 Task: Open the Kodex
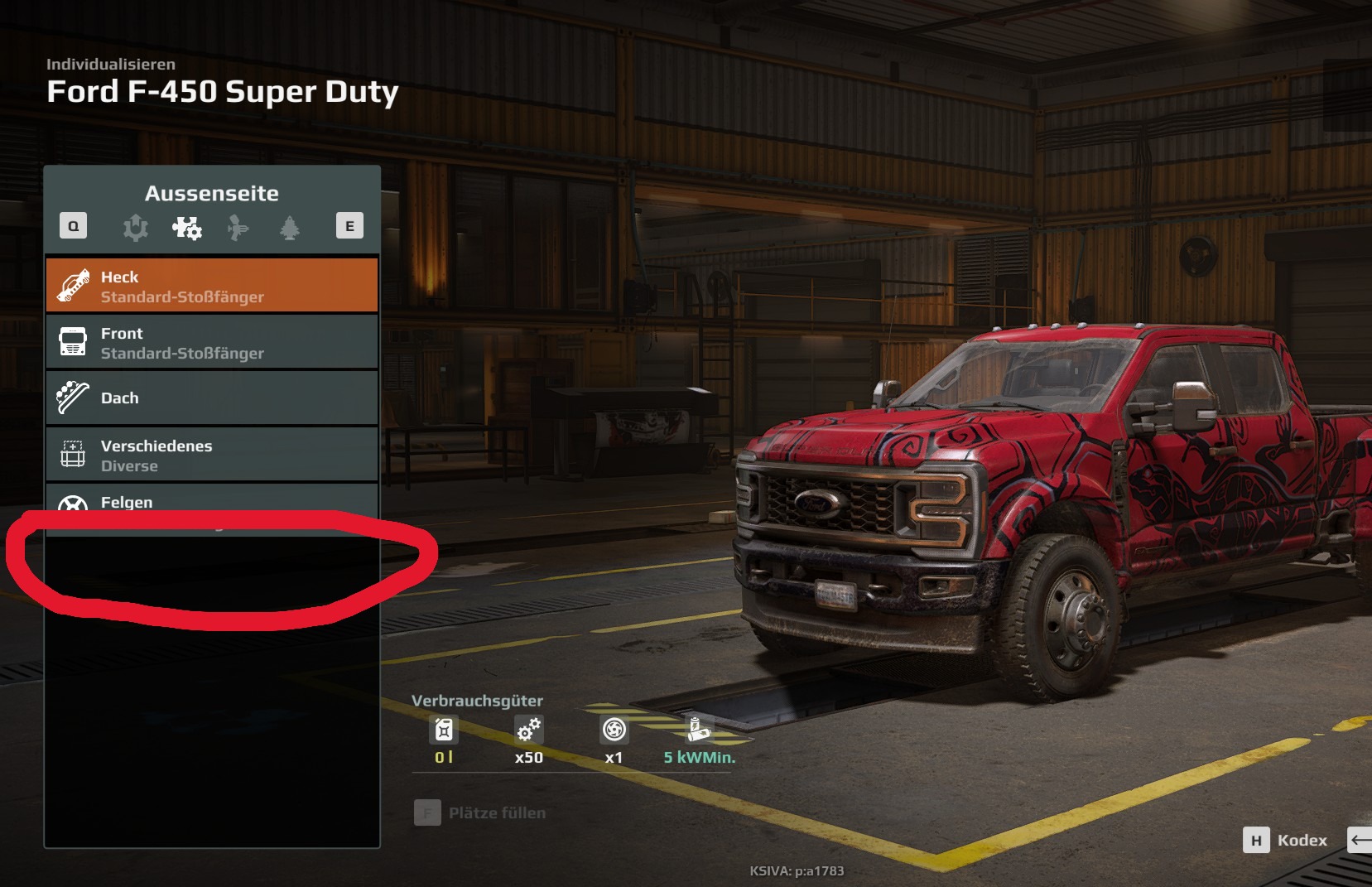(1286, 841)
